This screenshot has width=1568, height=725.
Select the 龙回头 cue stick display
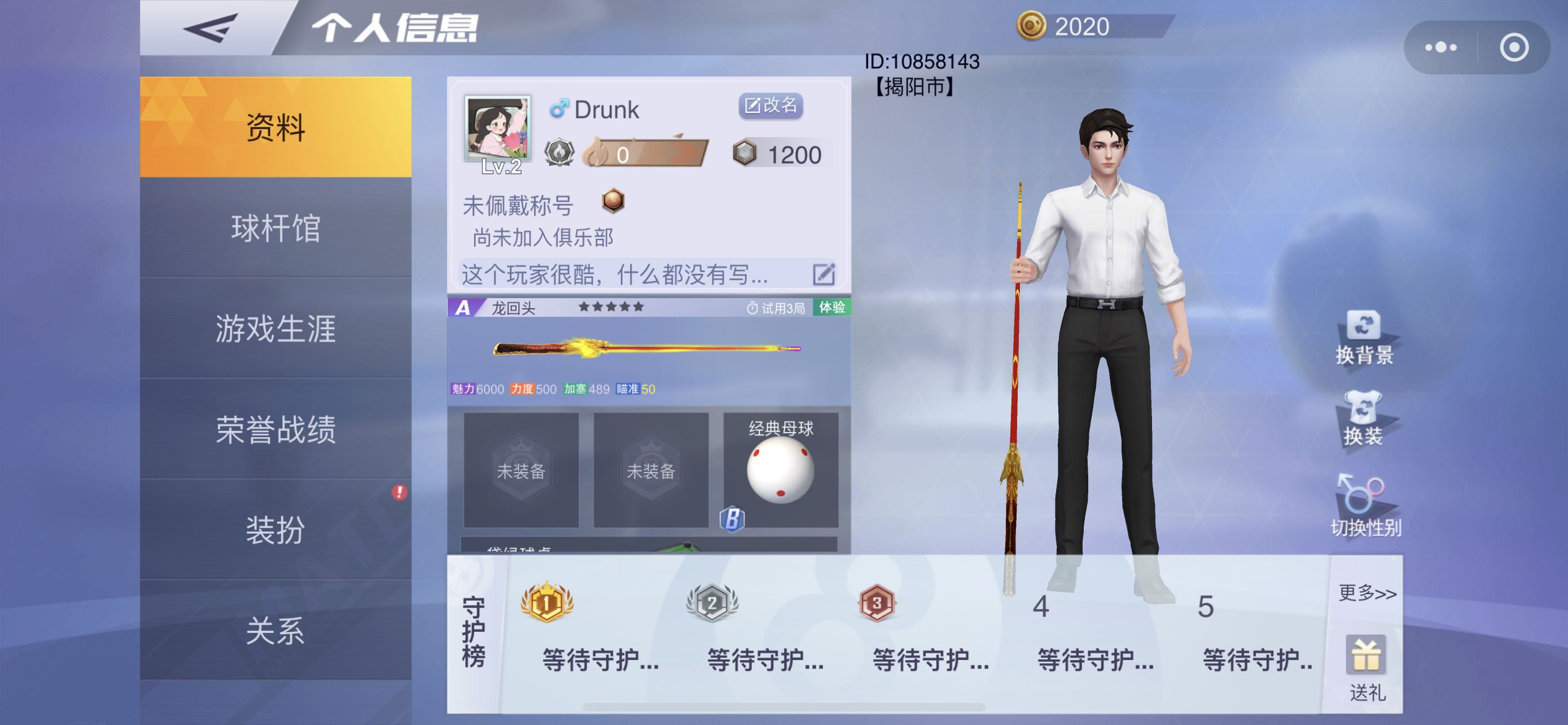[647, 349]
